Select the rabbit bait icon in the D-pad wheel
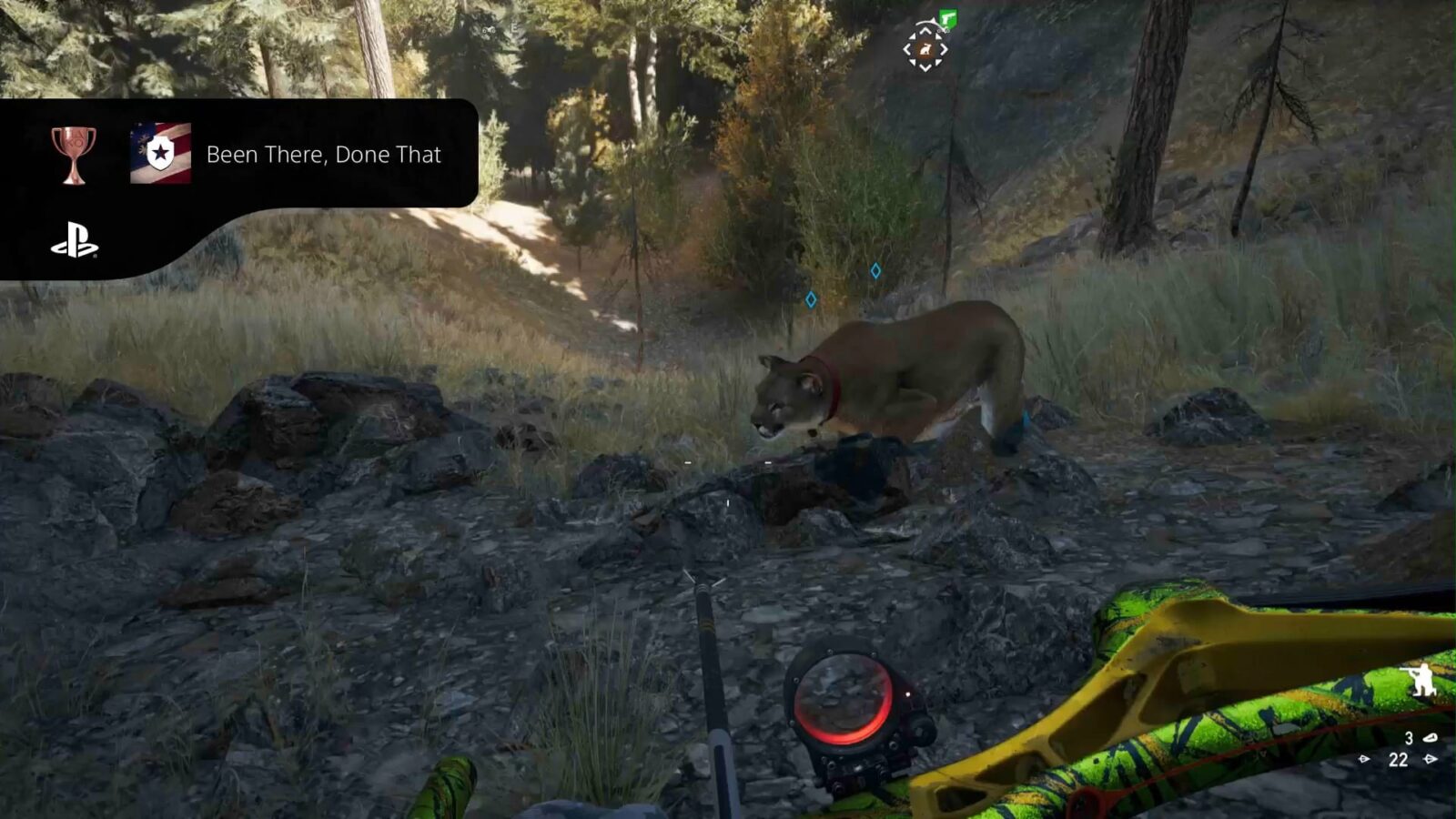 [x=925, y=48]
